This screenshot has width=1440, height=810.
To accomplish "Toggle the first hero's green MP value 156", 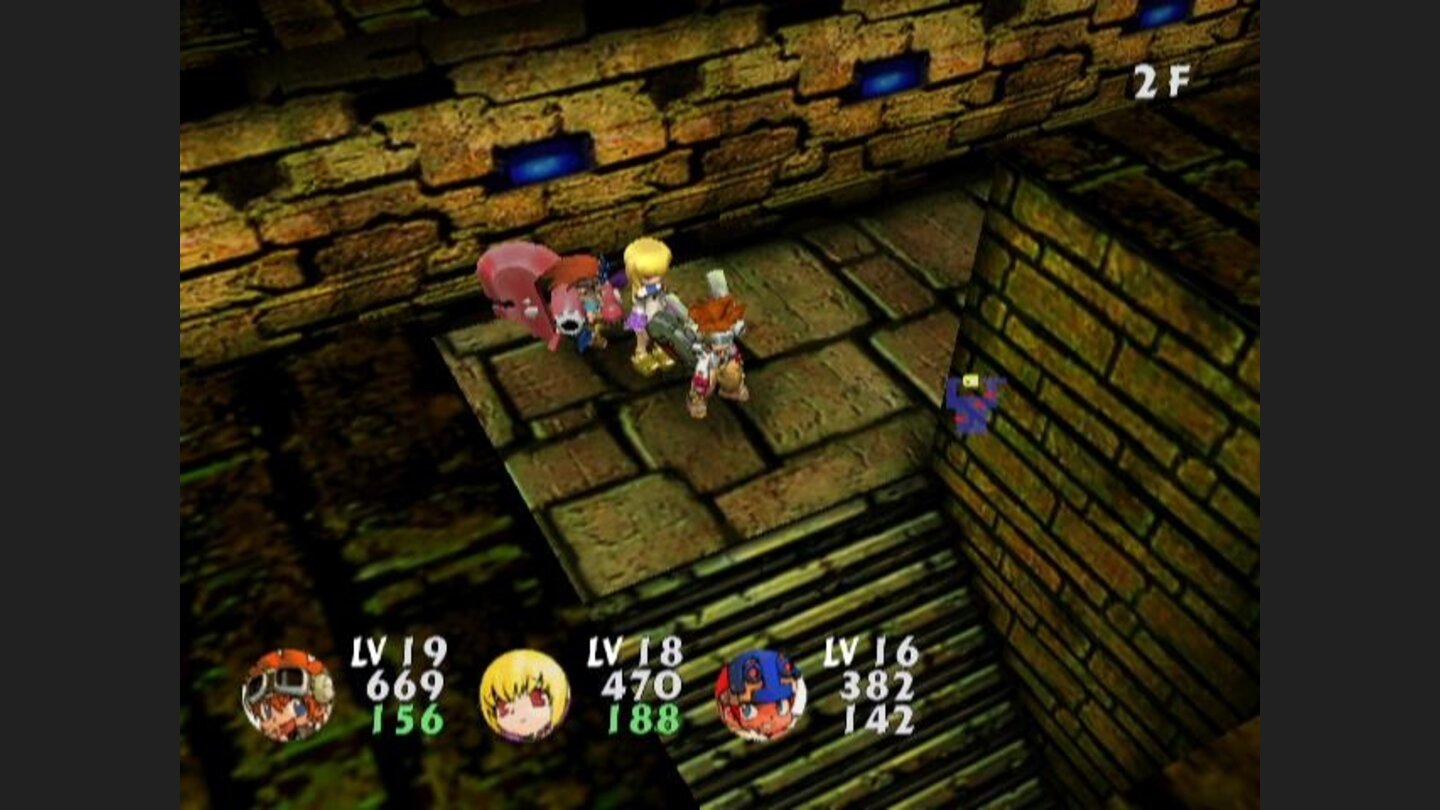I will coord(407,718).
